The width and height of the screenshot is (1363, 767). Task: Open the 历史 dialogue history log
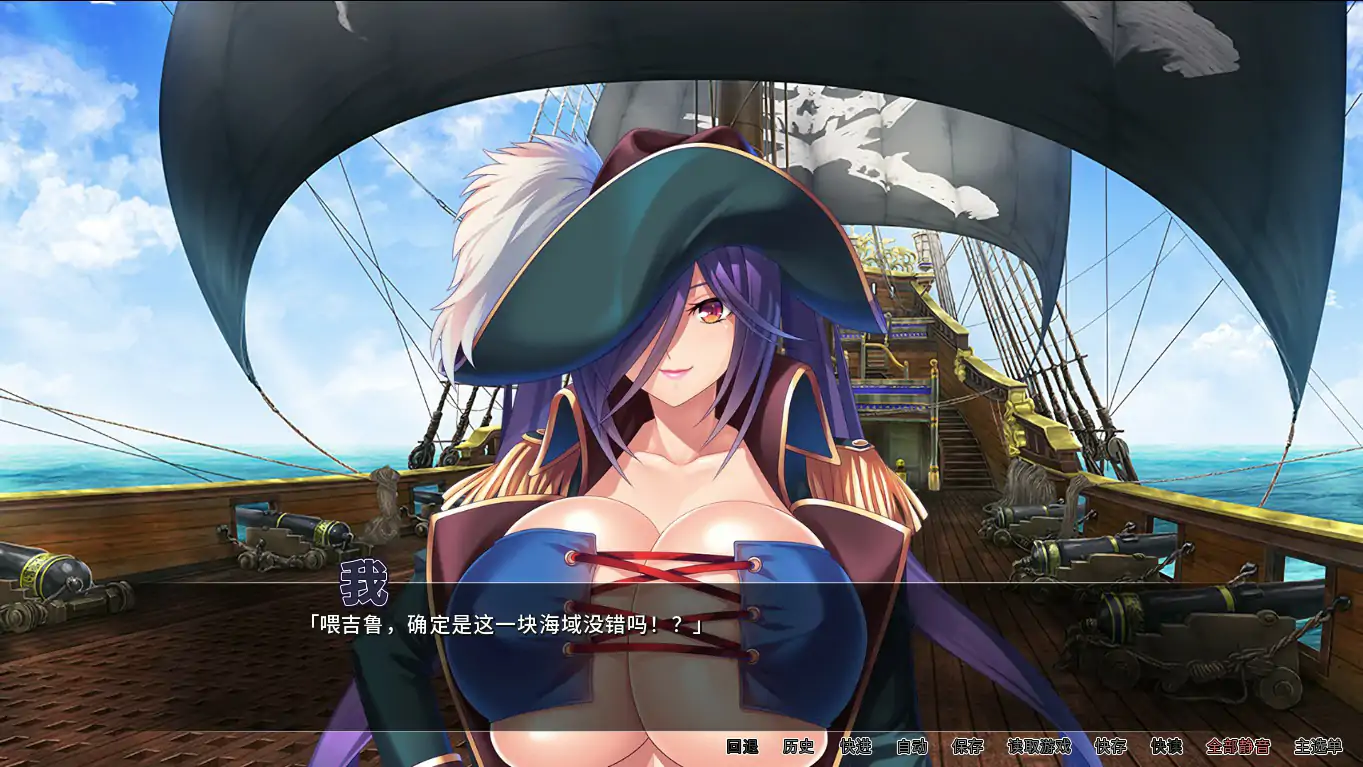pyautogui.click(x=798, y=746)
